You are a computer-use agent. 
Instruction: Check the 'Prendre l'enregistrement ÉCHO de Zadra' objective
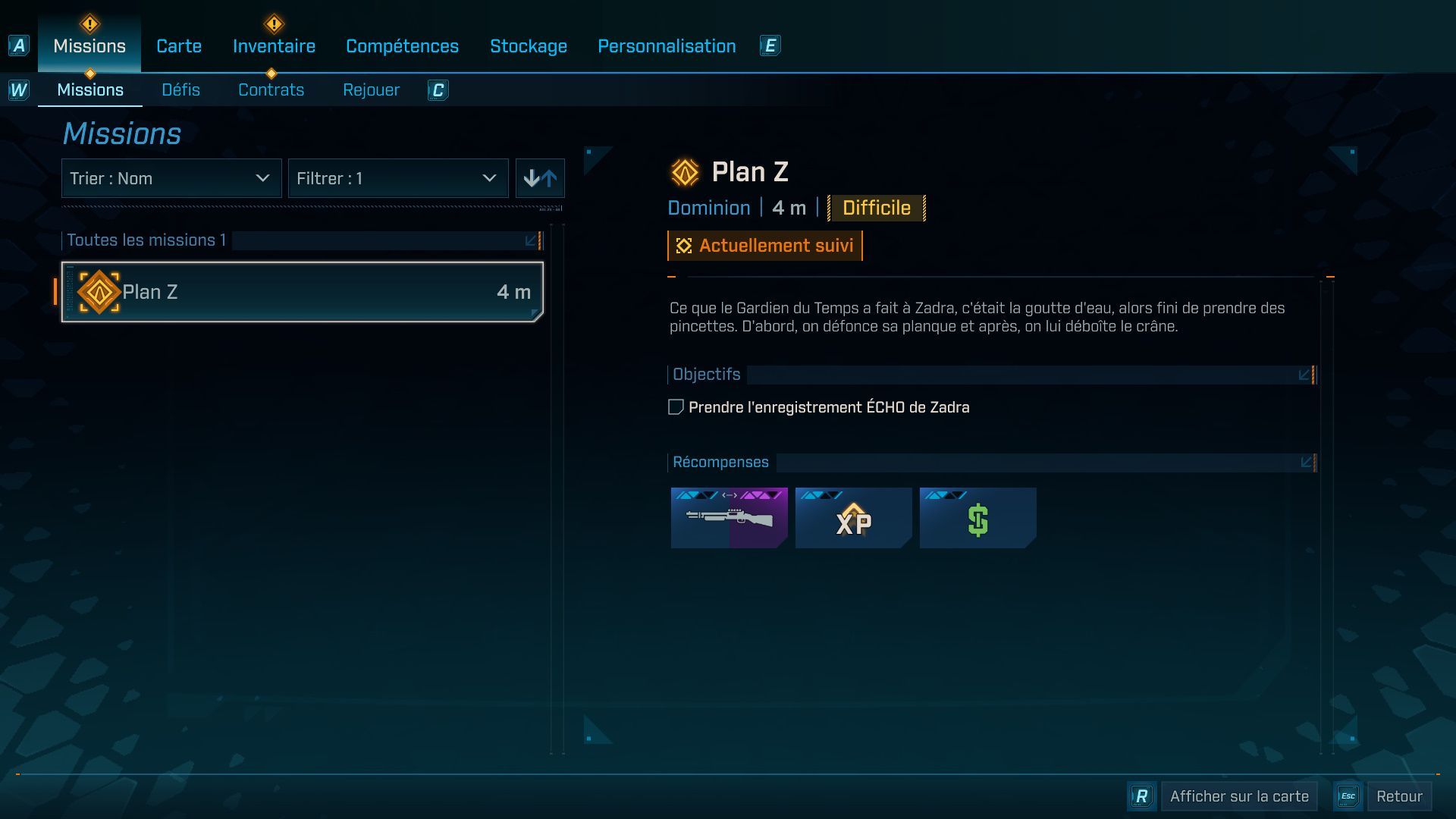[674, 406]
